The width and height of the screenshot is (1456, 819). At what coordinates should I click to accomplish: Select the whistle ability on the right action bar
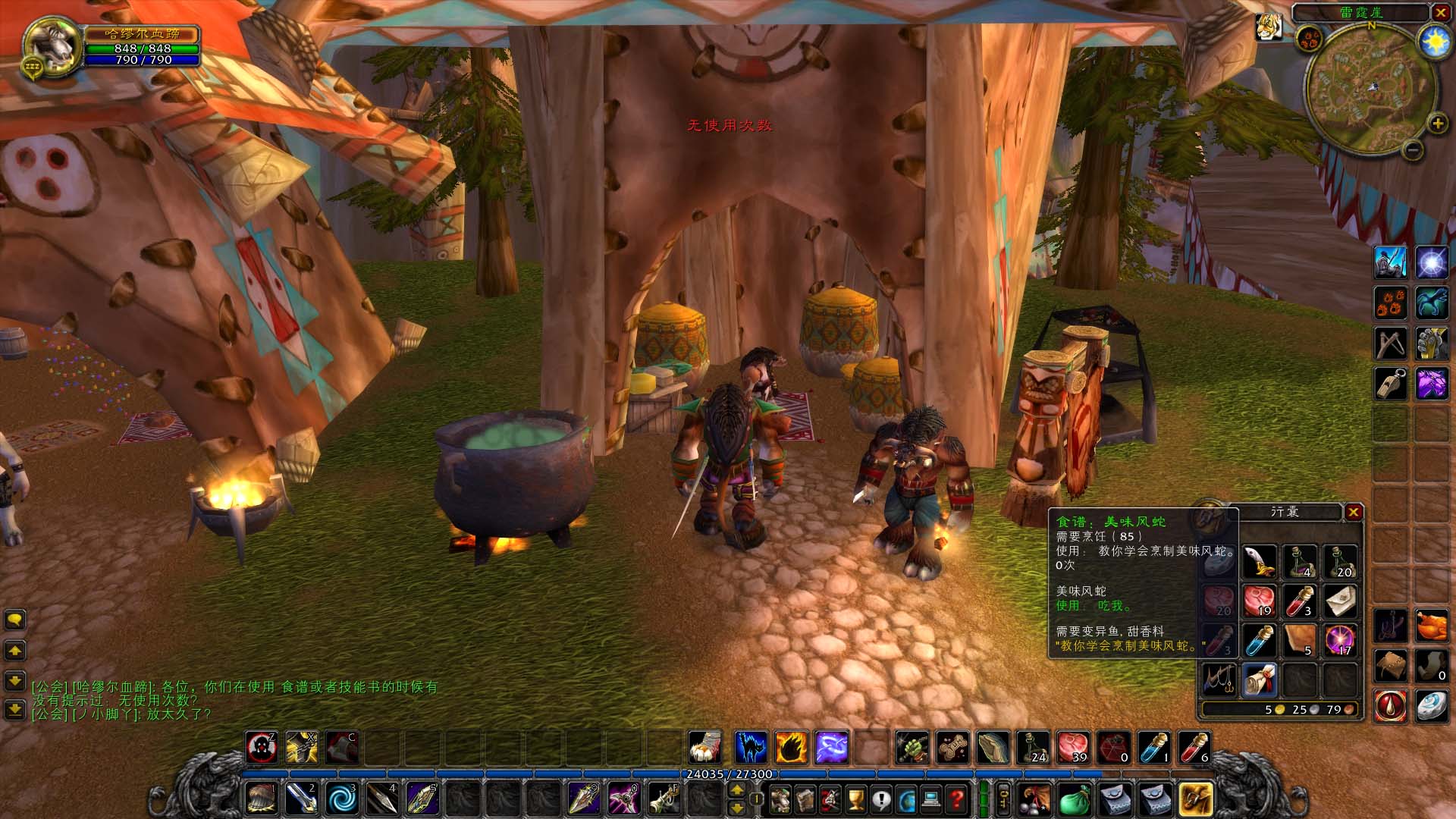(1391, 384)
